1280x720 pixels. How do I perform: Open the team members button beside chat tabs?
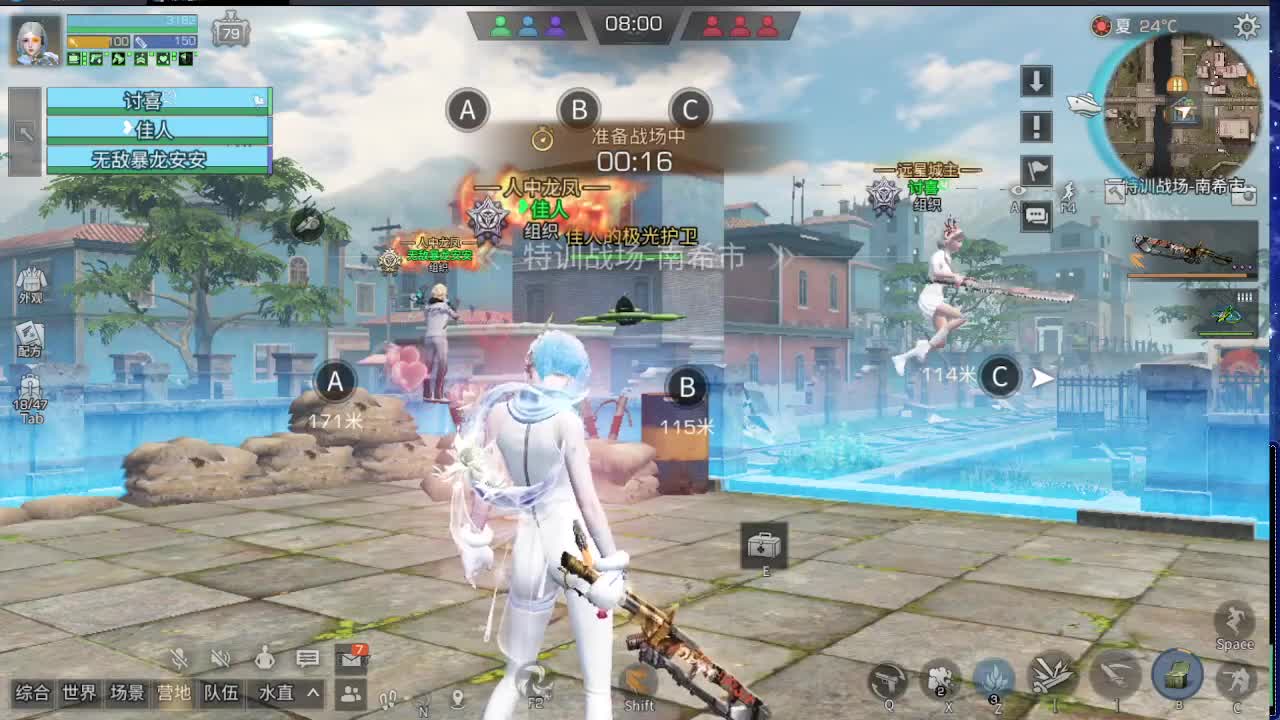pos(349,693)
